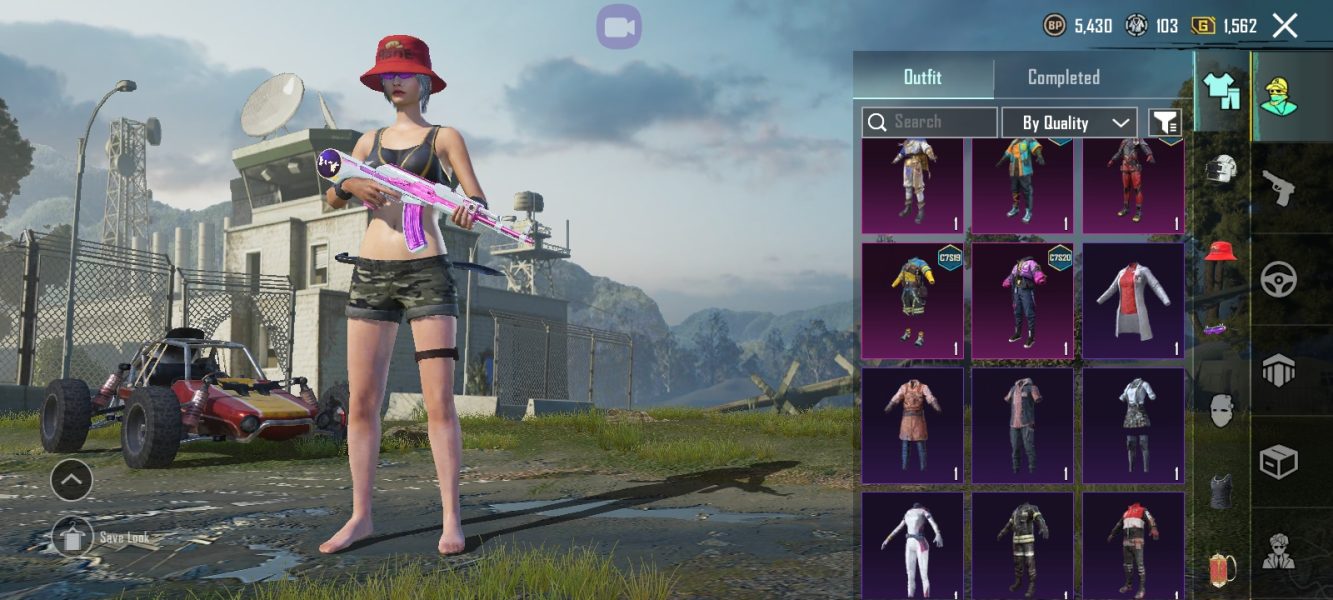Select the white lab coat outfit
Viewport: 1333px width, 600px height.
[1133, 301]
